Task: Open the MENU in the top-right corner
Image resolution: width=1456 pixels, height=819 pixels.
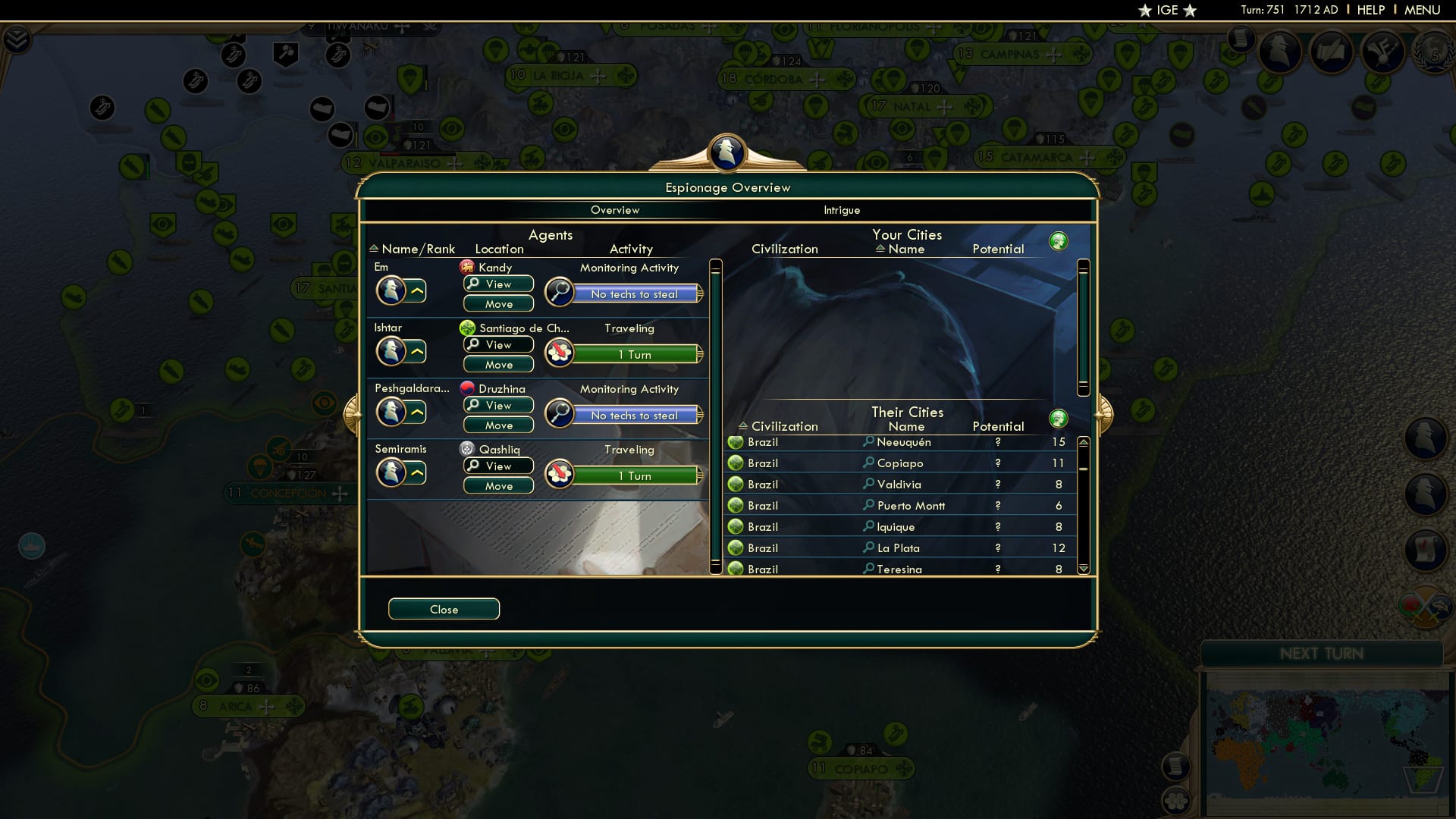Action: [1424, 10]
